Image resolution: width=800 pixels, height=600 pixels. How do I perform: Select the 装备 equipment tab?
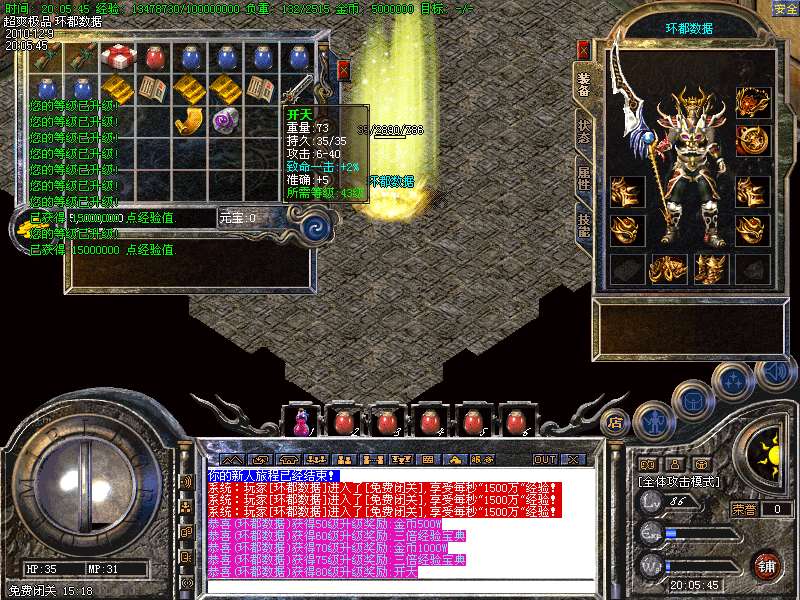pos(583,86)
